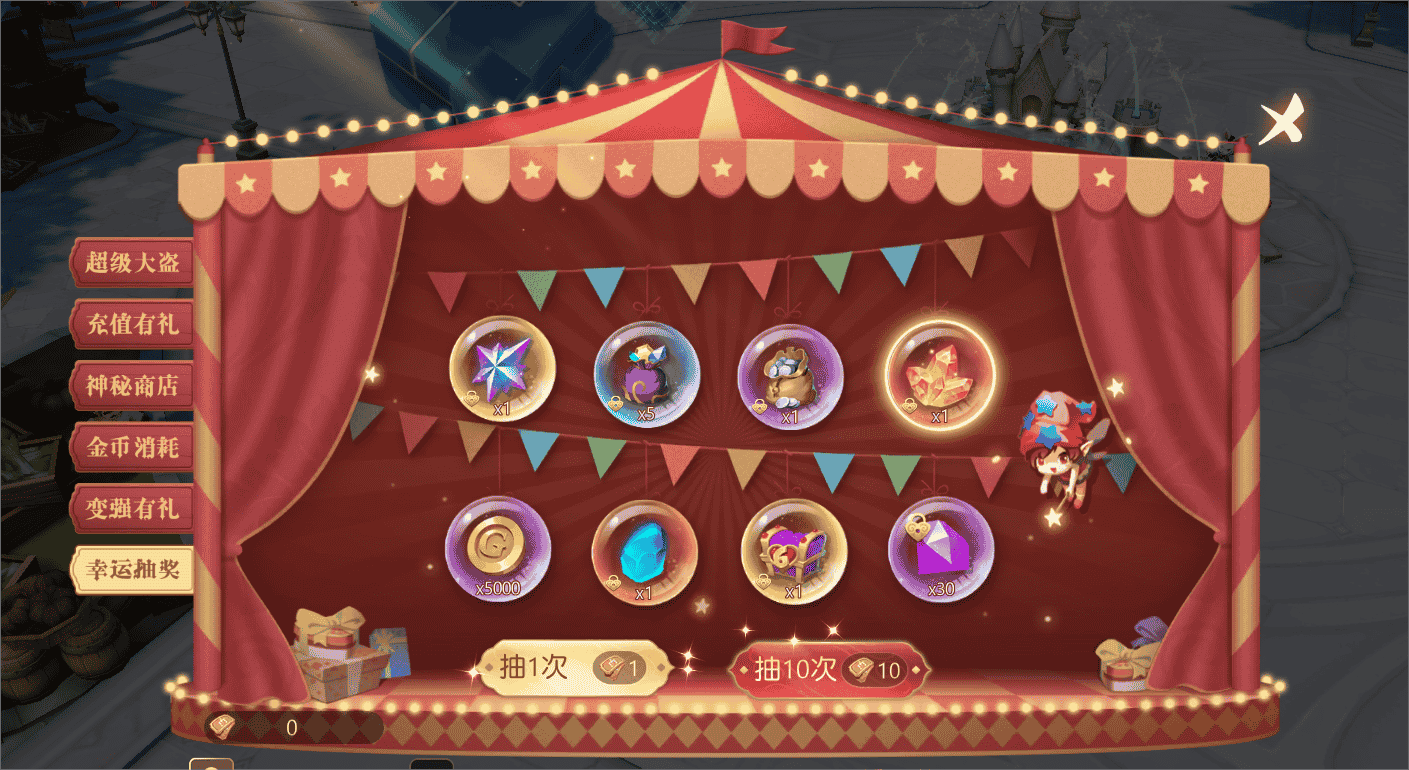Select the 神秘商店 tab

(x=132, y=386)
